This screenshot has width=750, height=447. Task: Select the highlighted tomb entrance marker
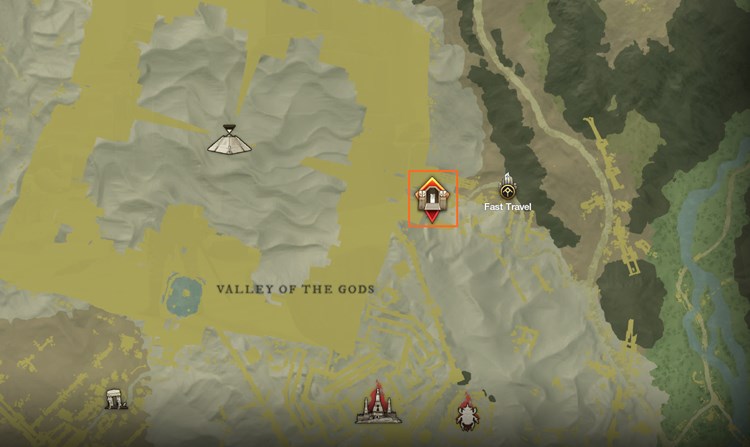click(433, 198)
